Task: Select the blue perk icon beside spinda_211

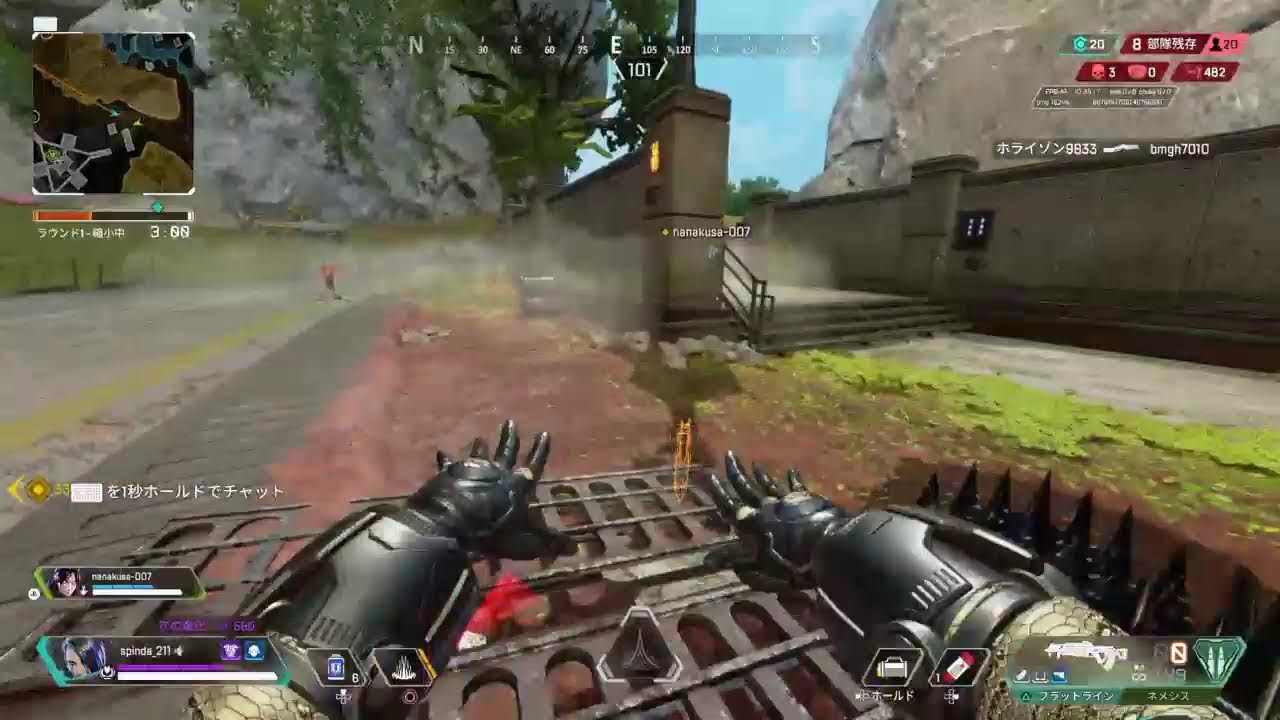Action: [254, 651]
